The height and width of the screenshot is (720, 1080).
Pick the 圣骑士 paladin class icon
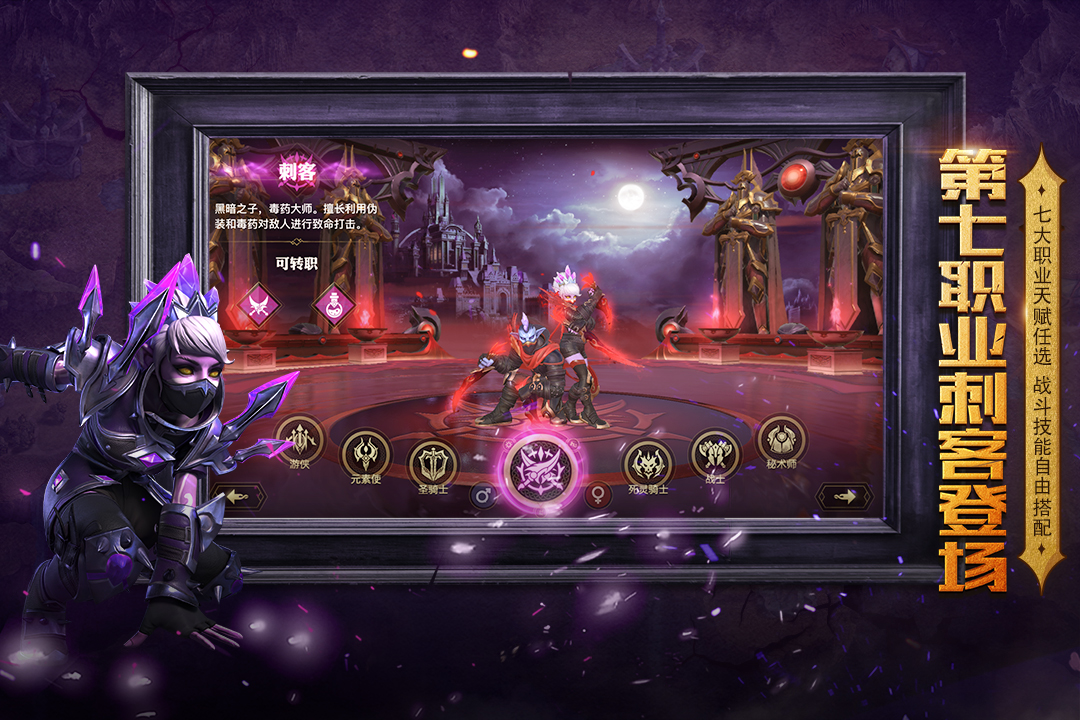point(433,464)
